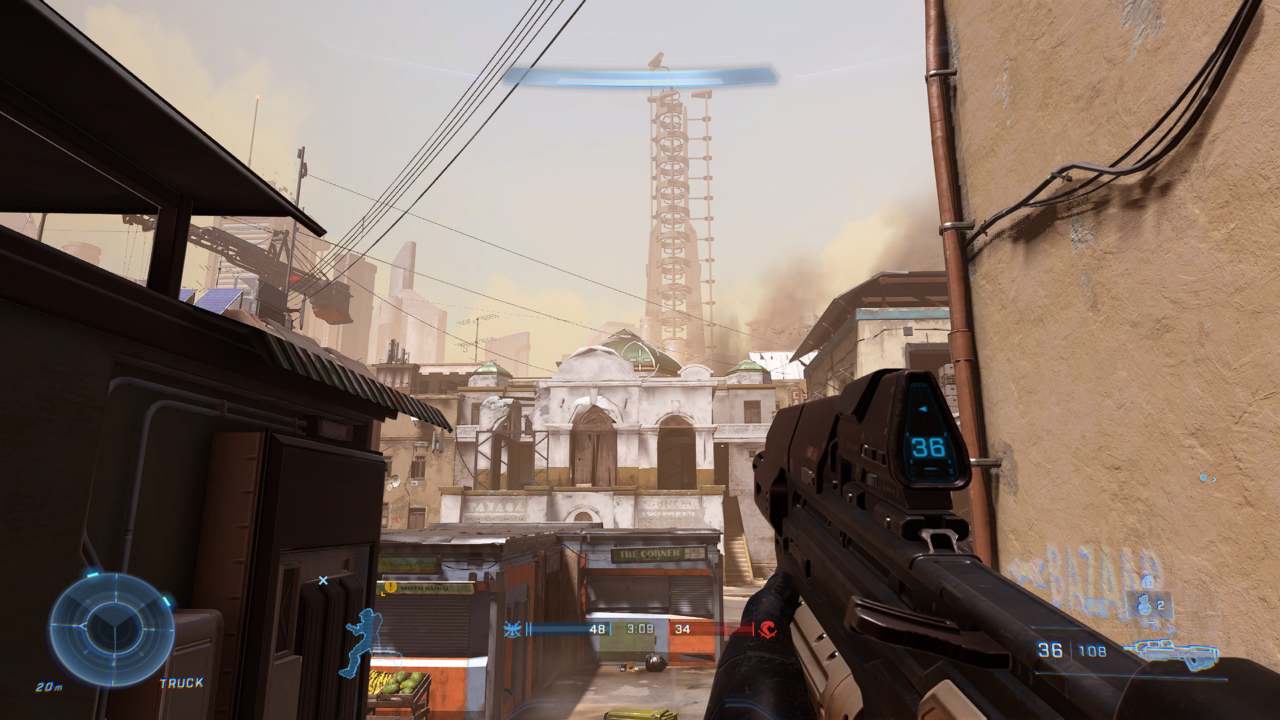Screen dimensions: 1280x720
Task: Click the blue team emblem
Action: click(x=513, y=629)
